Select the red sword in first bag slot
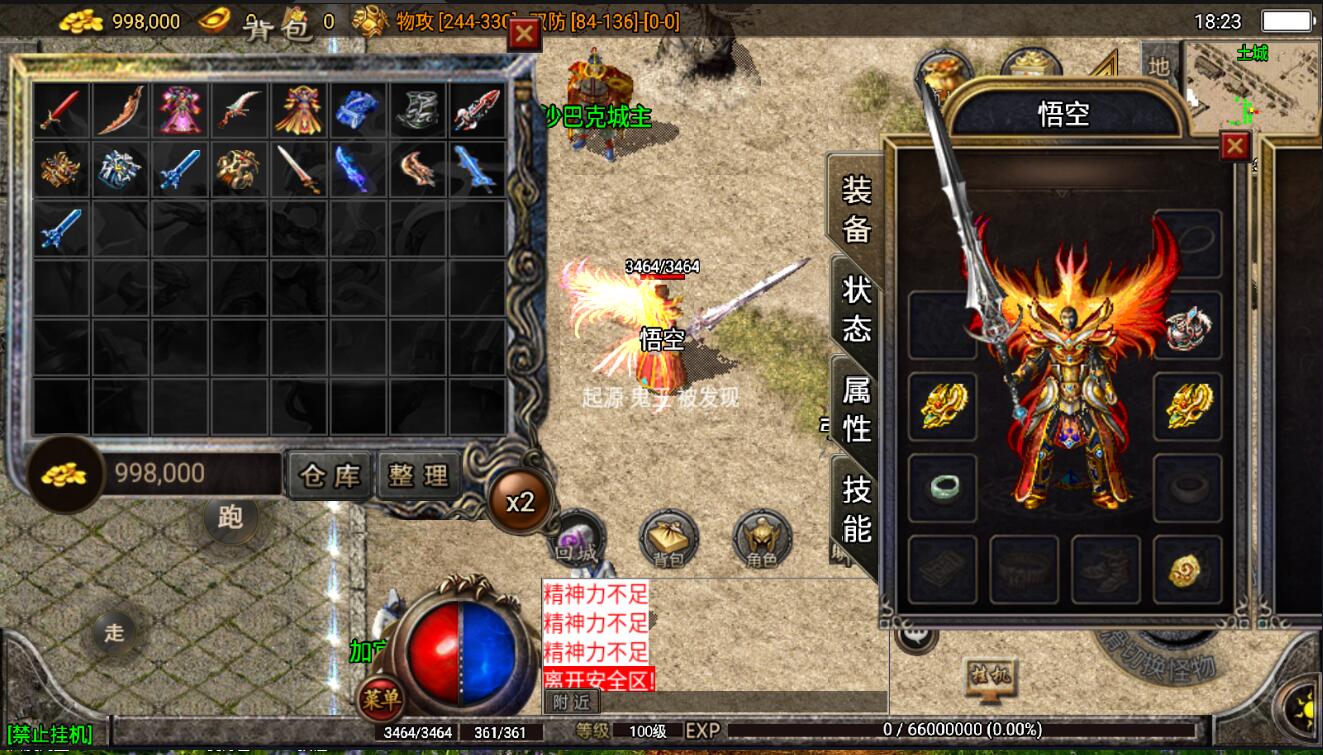 tap(61, 110)
